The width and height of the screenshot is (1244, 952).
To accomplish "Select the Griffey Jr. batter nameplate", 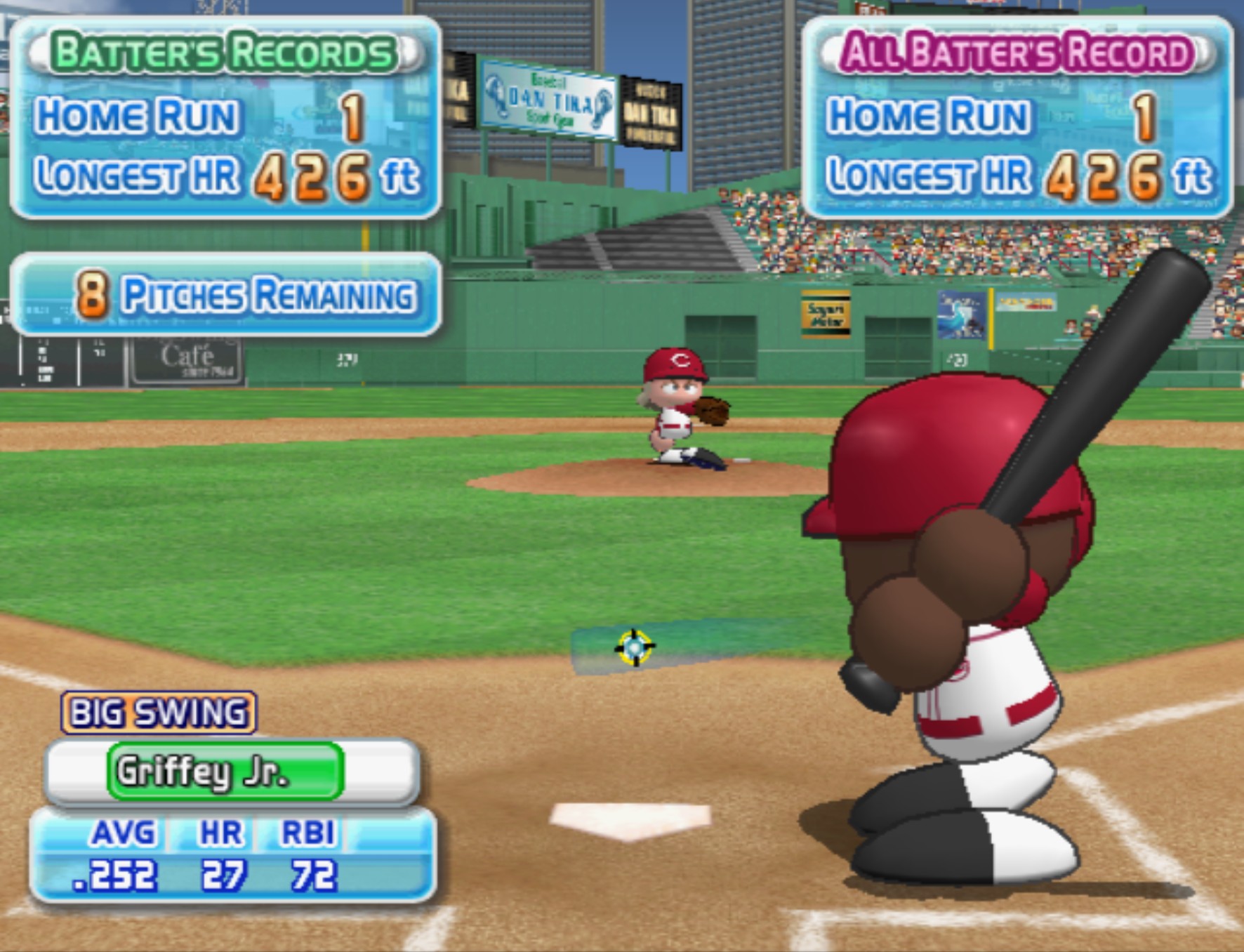I will pos(225,771).
